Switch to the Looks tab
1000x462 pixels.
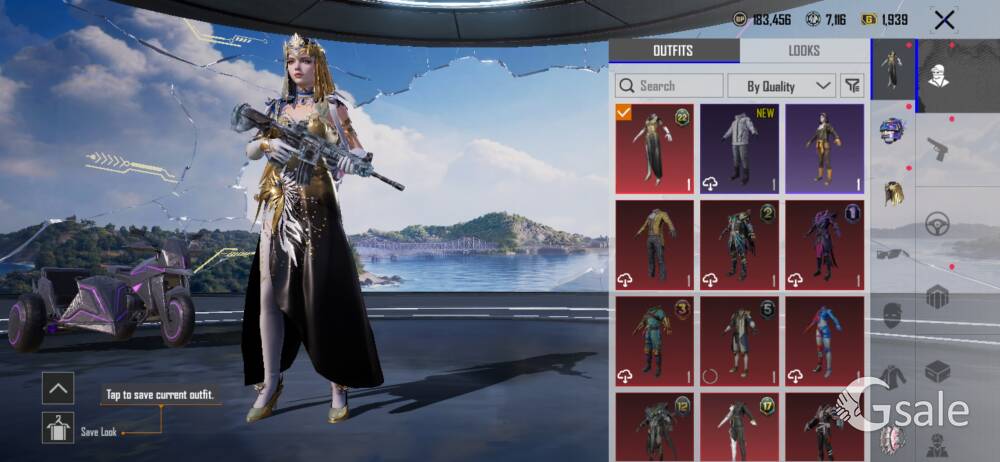coord(803,50)
